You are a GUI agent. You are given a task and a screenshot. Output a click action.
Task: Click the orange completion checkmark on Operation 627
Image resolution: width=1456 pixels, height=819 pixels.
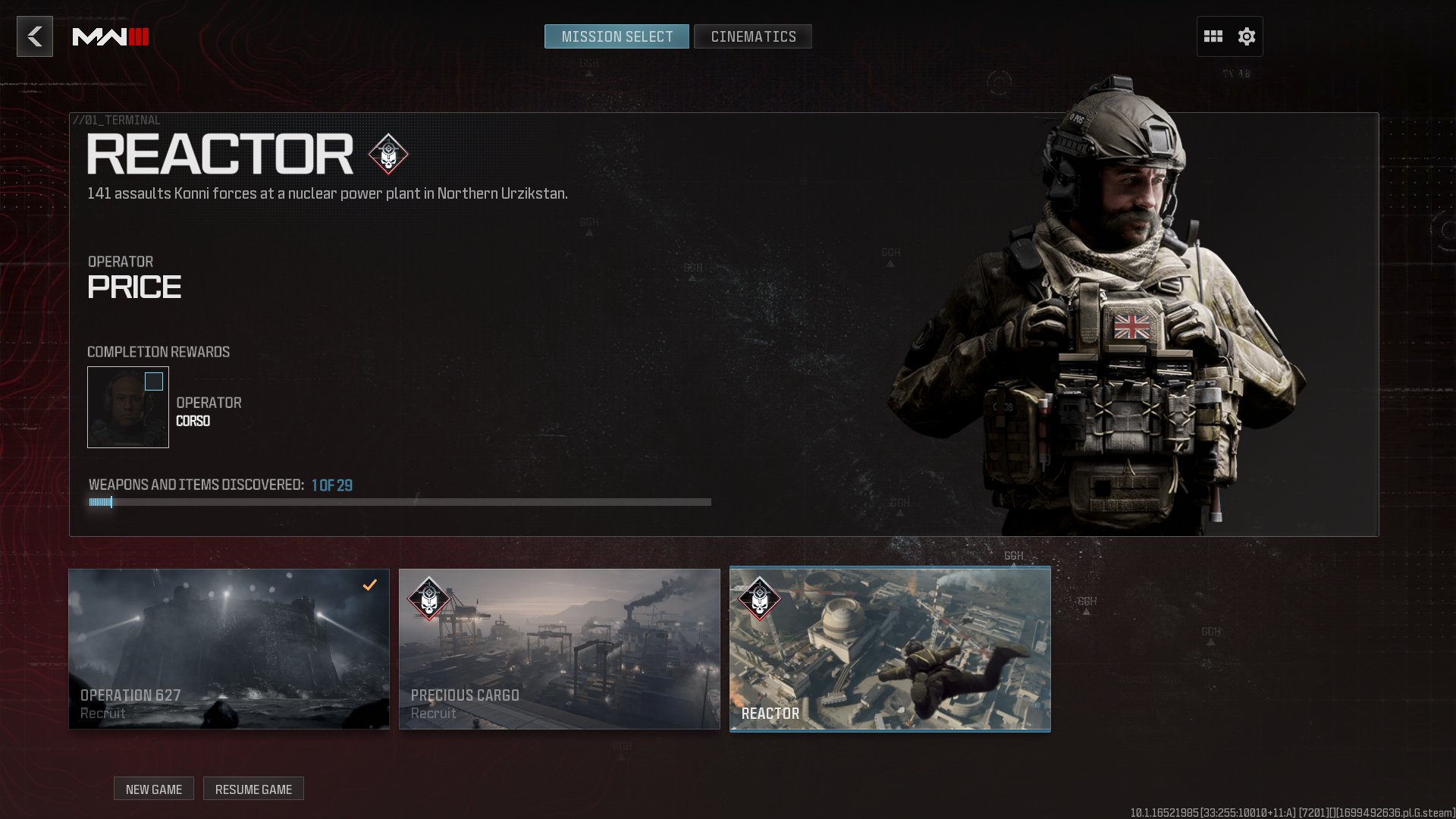click(x=369, y=585)
